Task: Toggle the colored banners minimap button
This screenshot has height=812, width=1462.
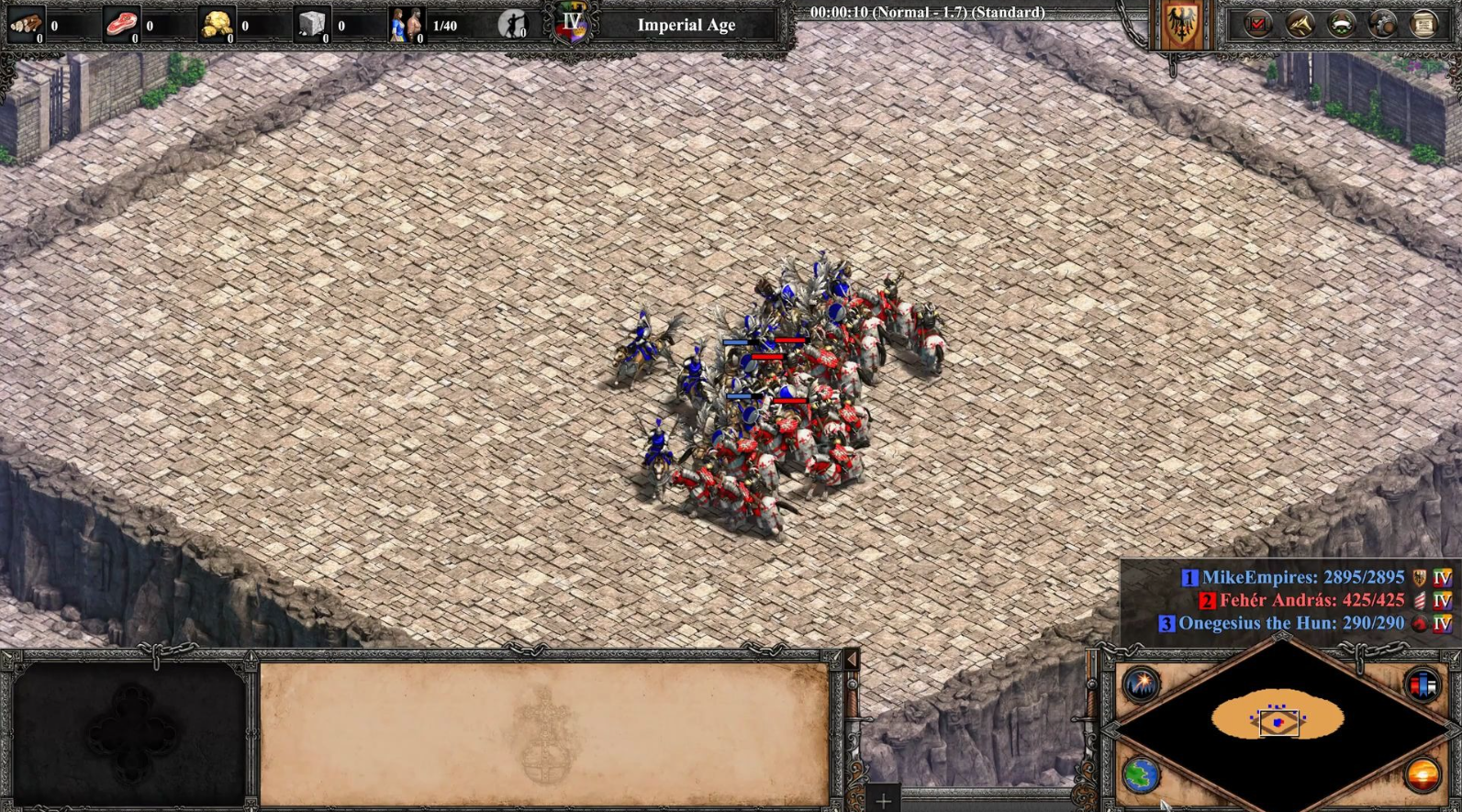Action: point(1423,684)
